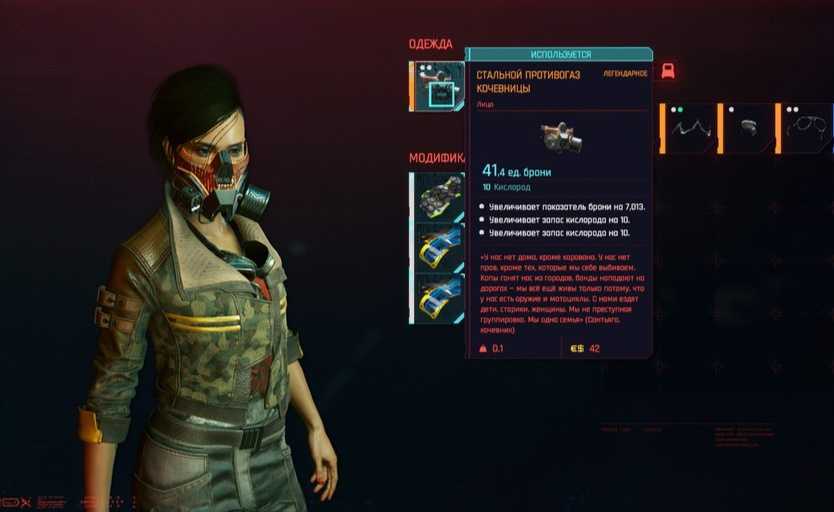Image resolution: width=834 pixels, height=512 pixels.
Task: Open the topmost camo armor mod slot
Action: coord(439,196)
